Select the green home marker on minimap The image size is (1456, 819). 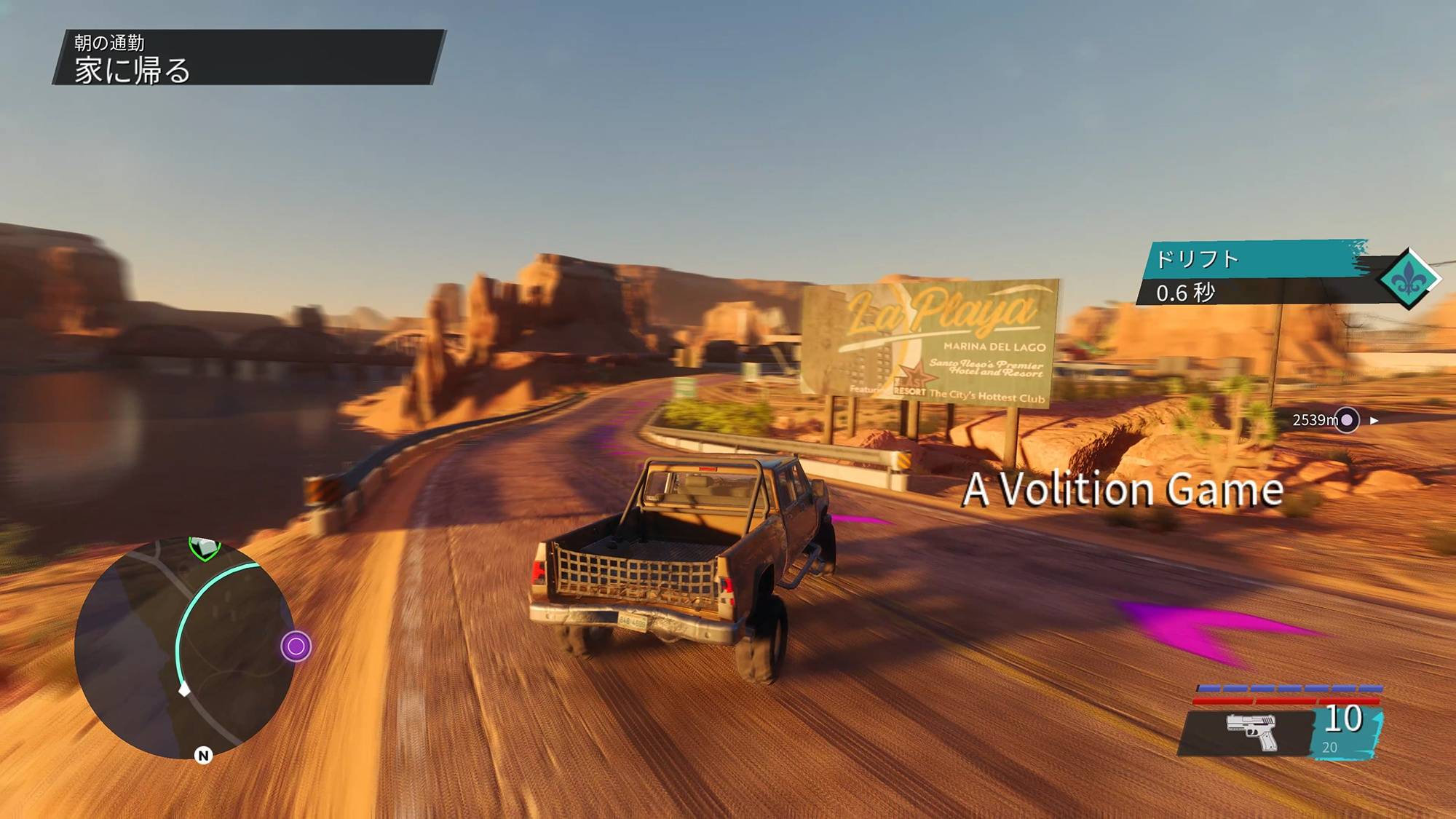pyautogui.click(x=205, y=547)
